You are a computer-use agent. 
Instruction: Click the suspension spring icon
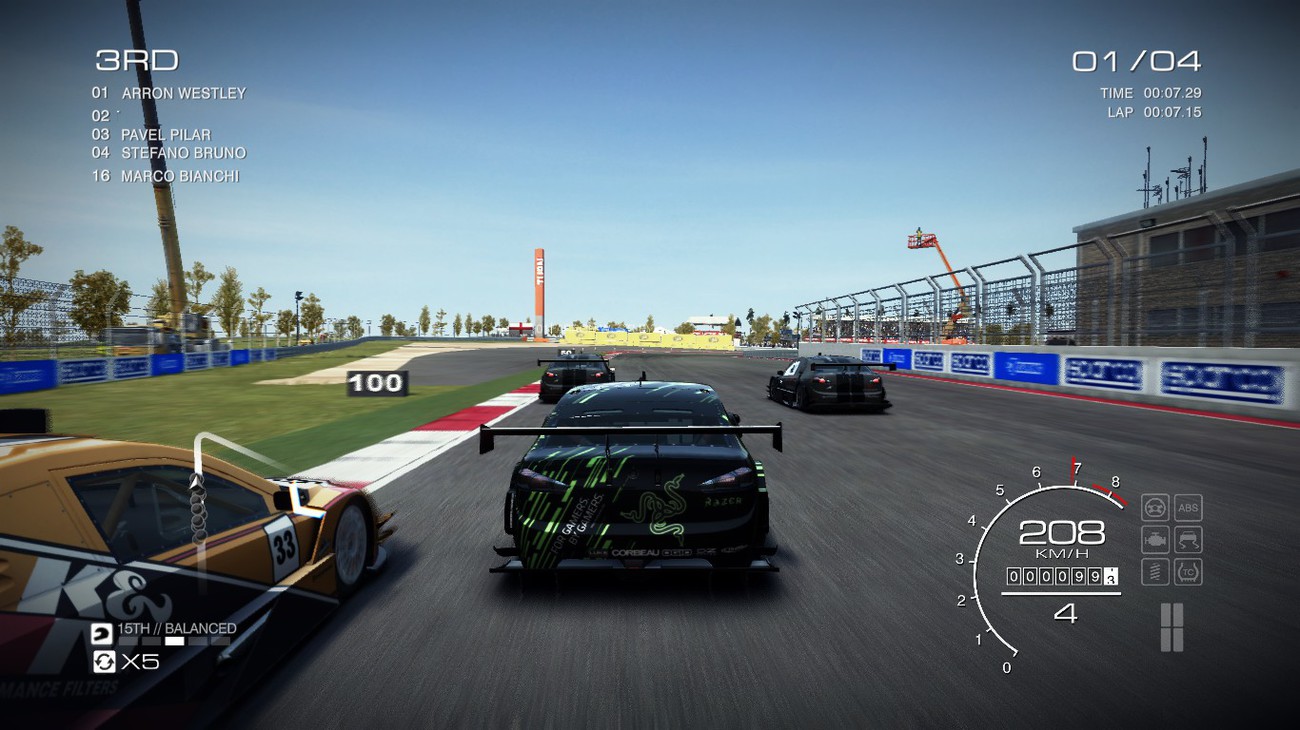[x=1155, y=572]
